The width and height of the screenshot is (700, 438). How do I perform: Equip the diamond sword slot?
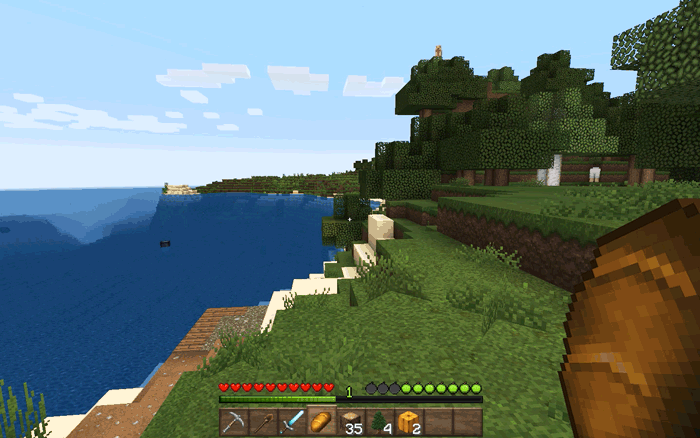[291, 421]
